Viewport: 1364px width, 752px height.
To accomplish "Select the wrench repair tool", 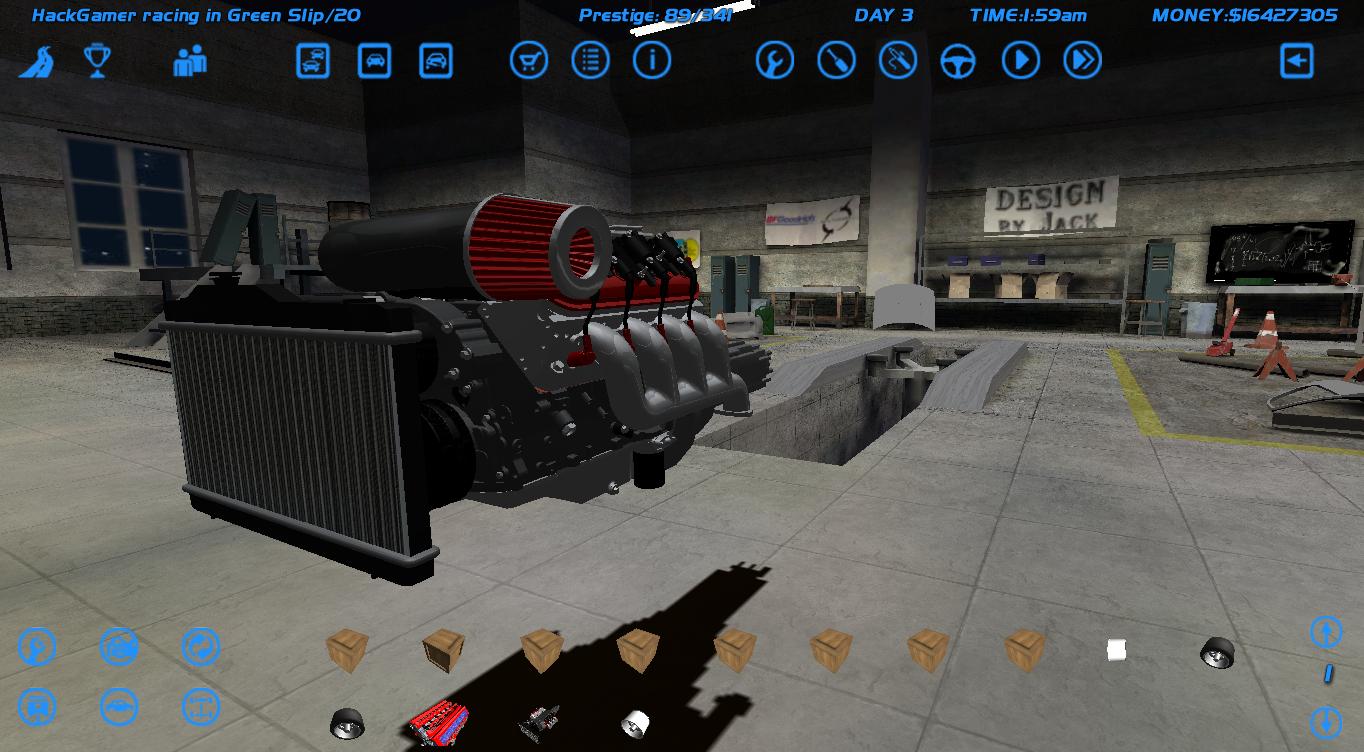I will (774, 60).
